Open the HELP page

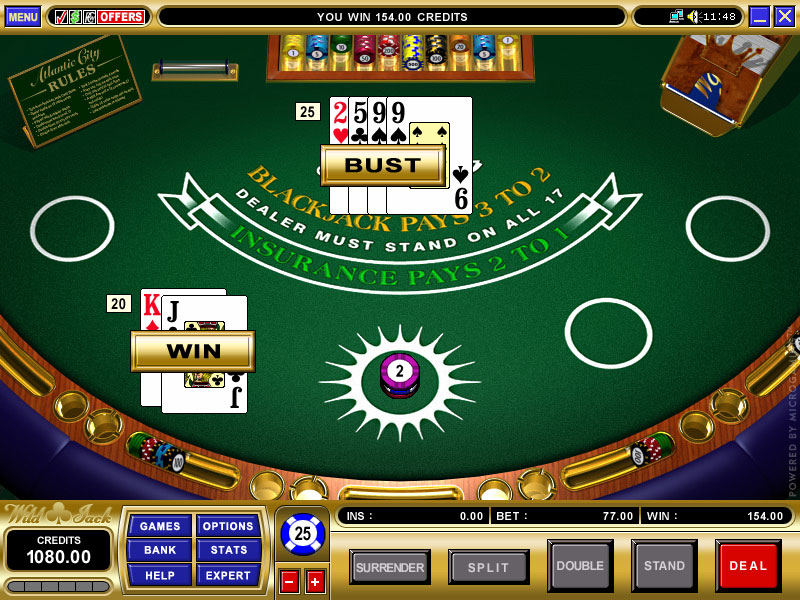[160, 575]
